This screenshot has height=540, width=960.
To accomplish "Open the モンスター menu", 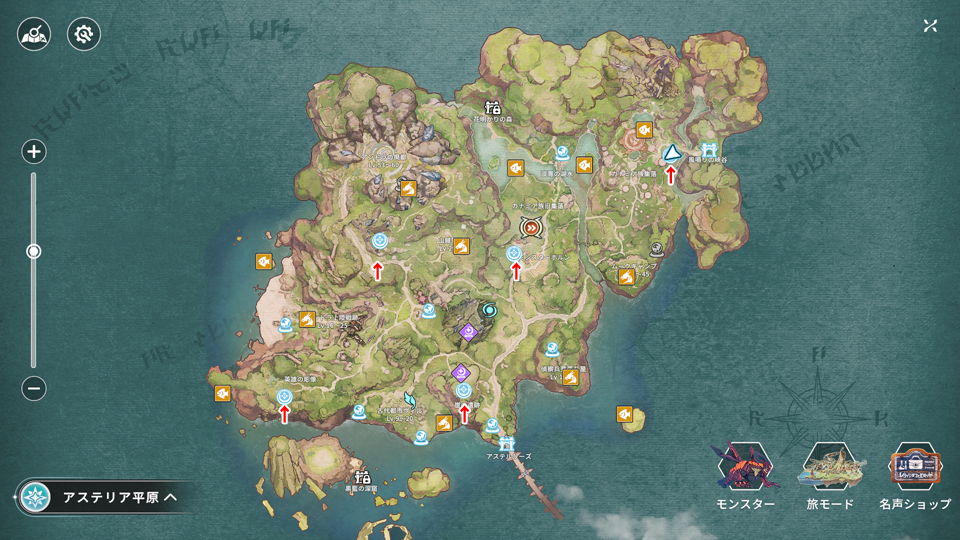I will pyautogui.click(x=745, y=477).
